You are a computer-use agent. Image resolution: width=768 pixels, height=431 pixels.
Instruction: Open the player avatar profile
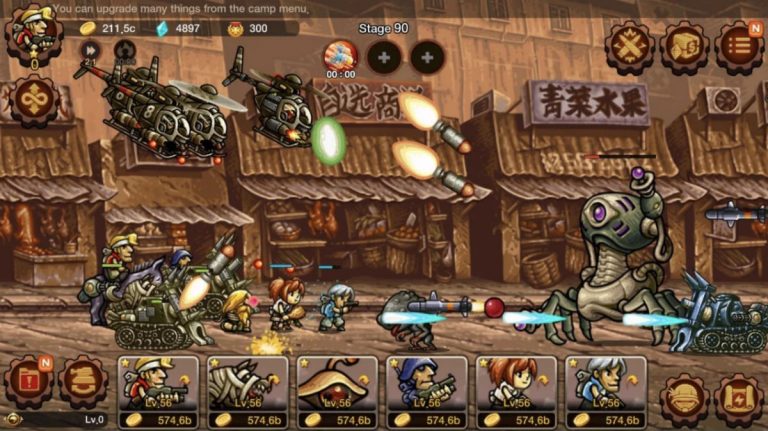(33, 35)
